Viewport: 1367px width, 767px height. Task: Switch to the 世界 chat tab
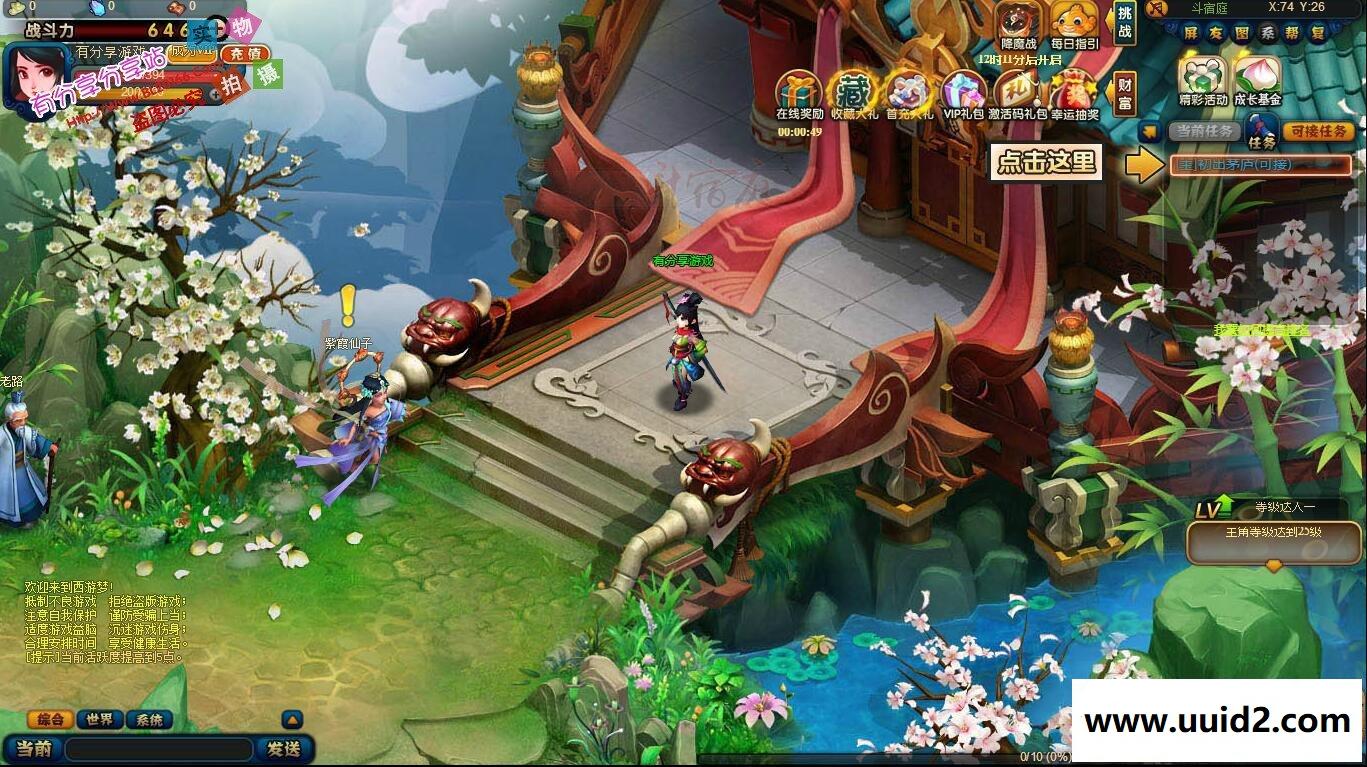tap(99, 720)
